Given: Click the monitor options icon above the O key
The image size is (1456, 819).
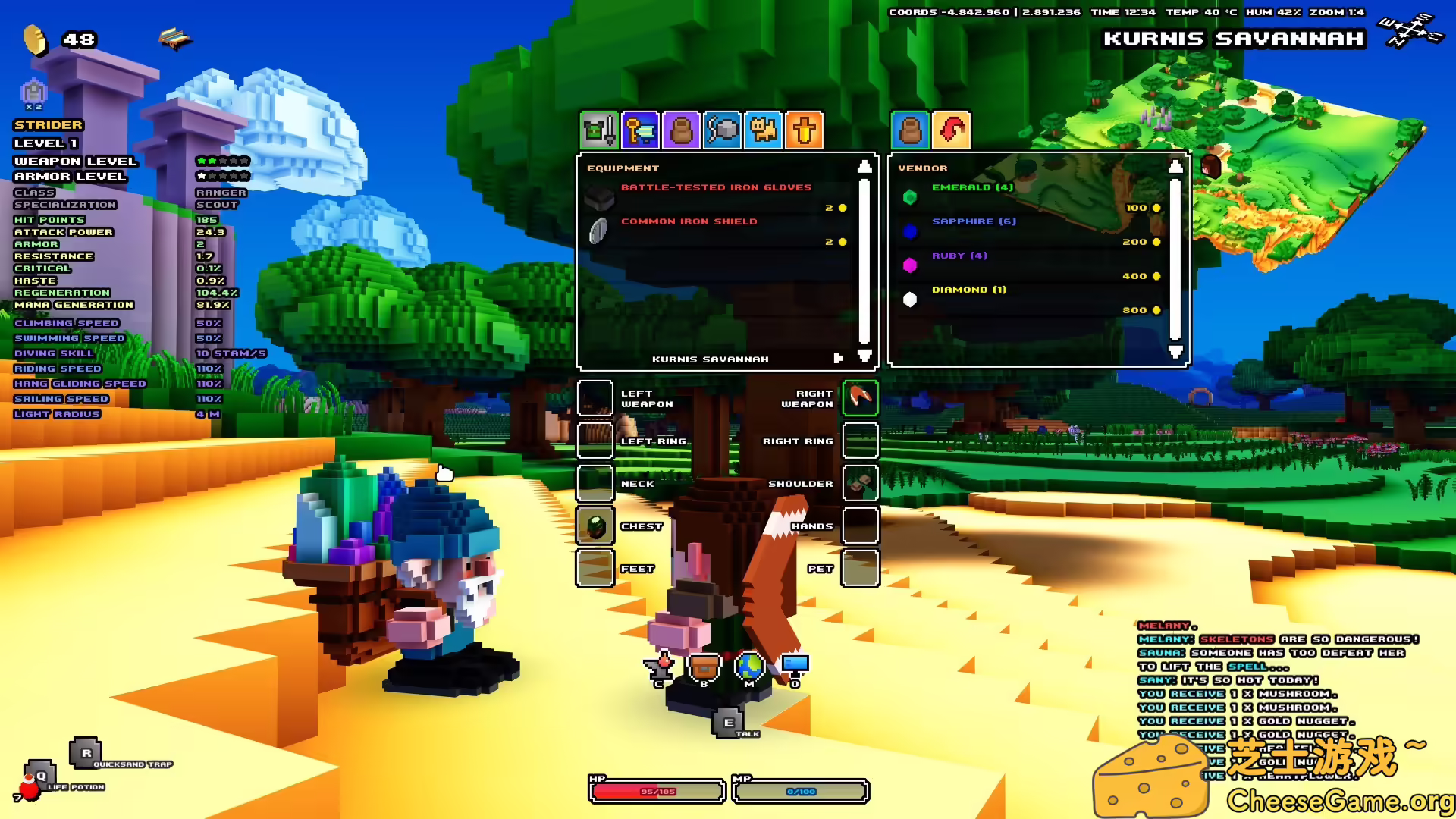Looking at the screenshot, I should pyautogui.click(x=795, y=666).
